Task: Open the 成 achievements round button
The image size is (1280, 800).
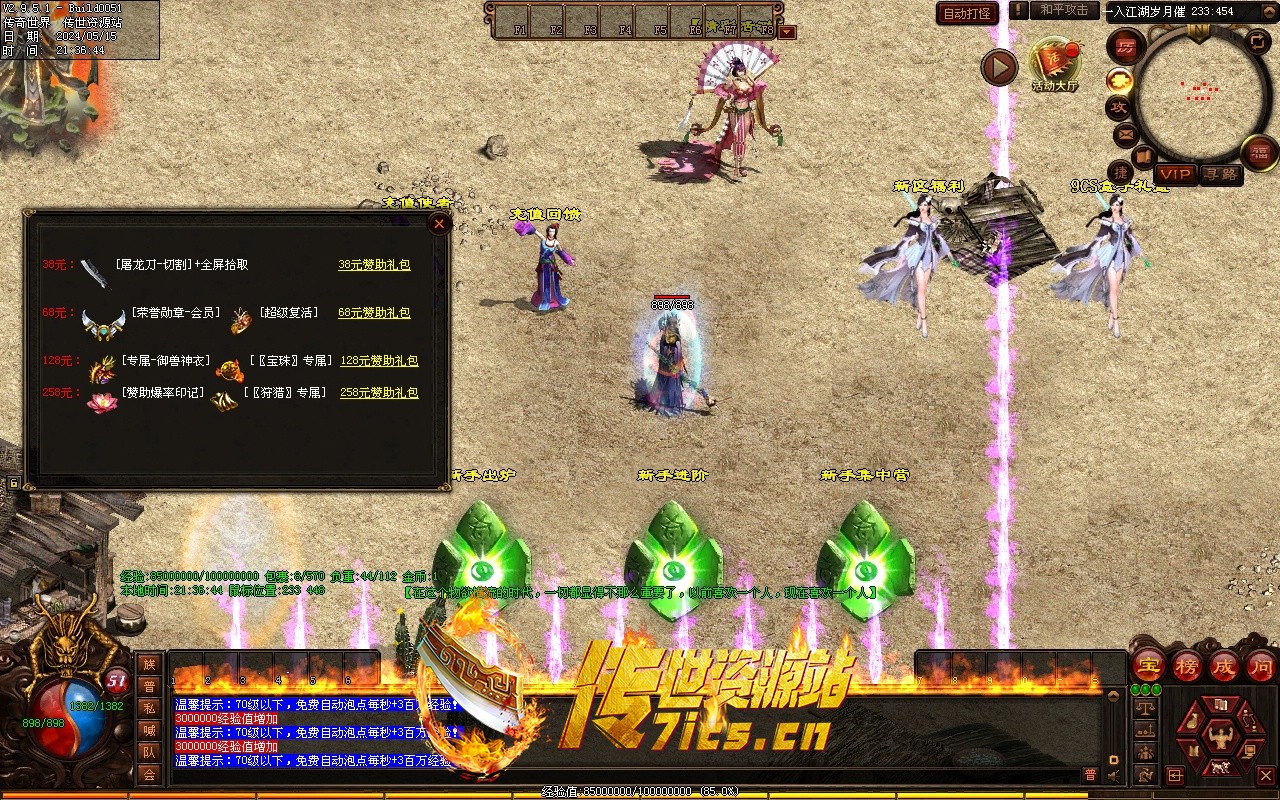Action: pyautogui.click(x=1224, y=665)
